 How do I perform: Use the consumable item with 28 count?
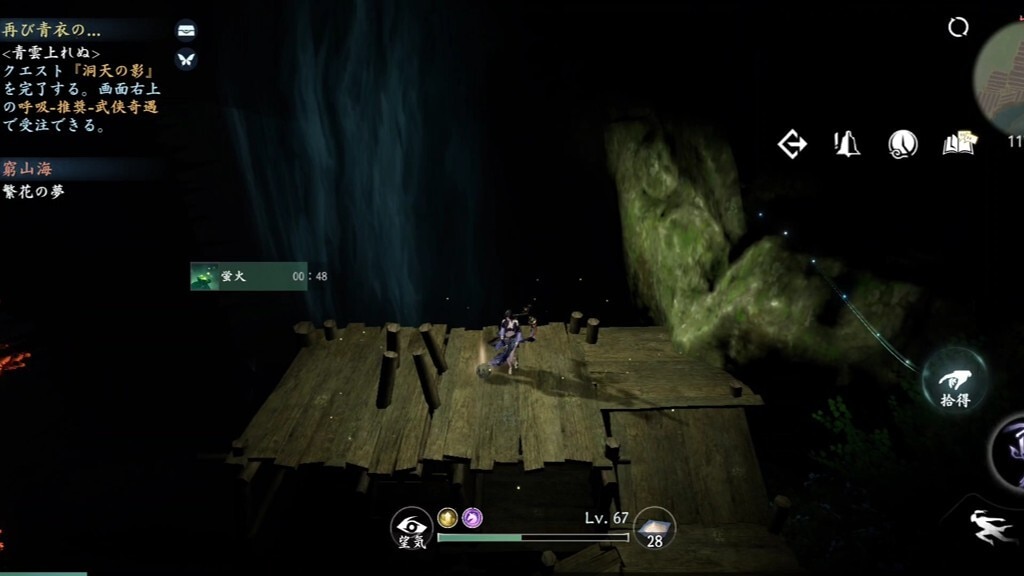point(655,527)
